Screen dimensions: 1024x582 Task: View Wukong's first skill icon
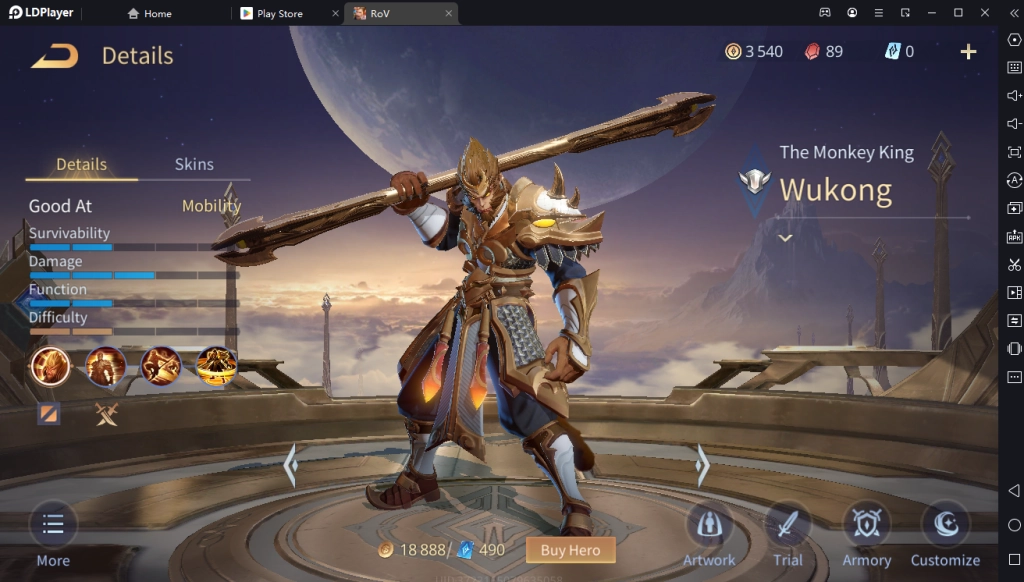pyautogui.click(x=50, y=367)
